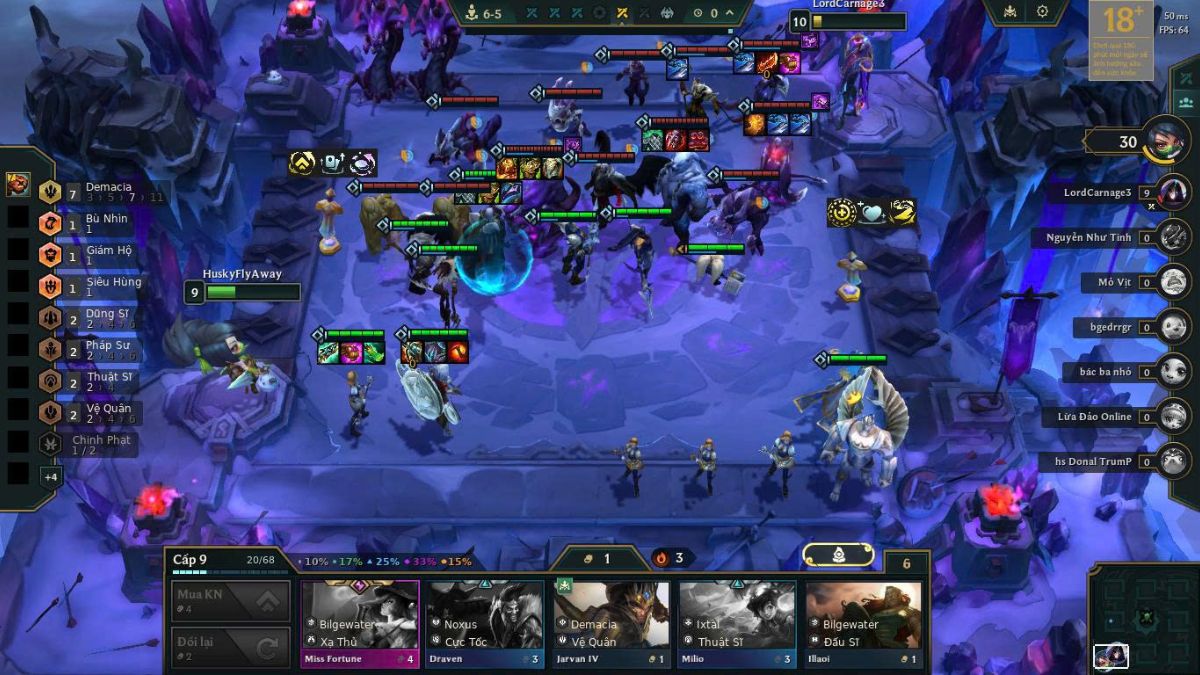Viewport: 1200px width, 675px height.
Task: Buy Jarvan IV from the shop
Action: click(x=611, y=622)
